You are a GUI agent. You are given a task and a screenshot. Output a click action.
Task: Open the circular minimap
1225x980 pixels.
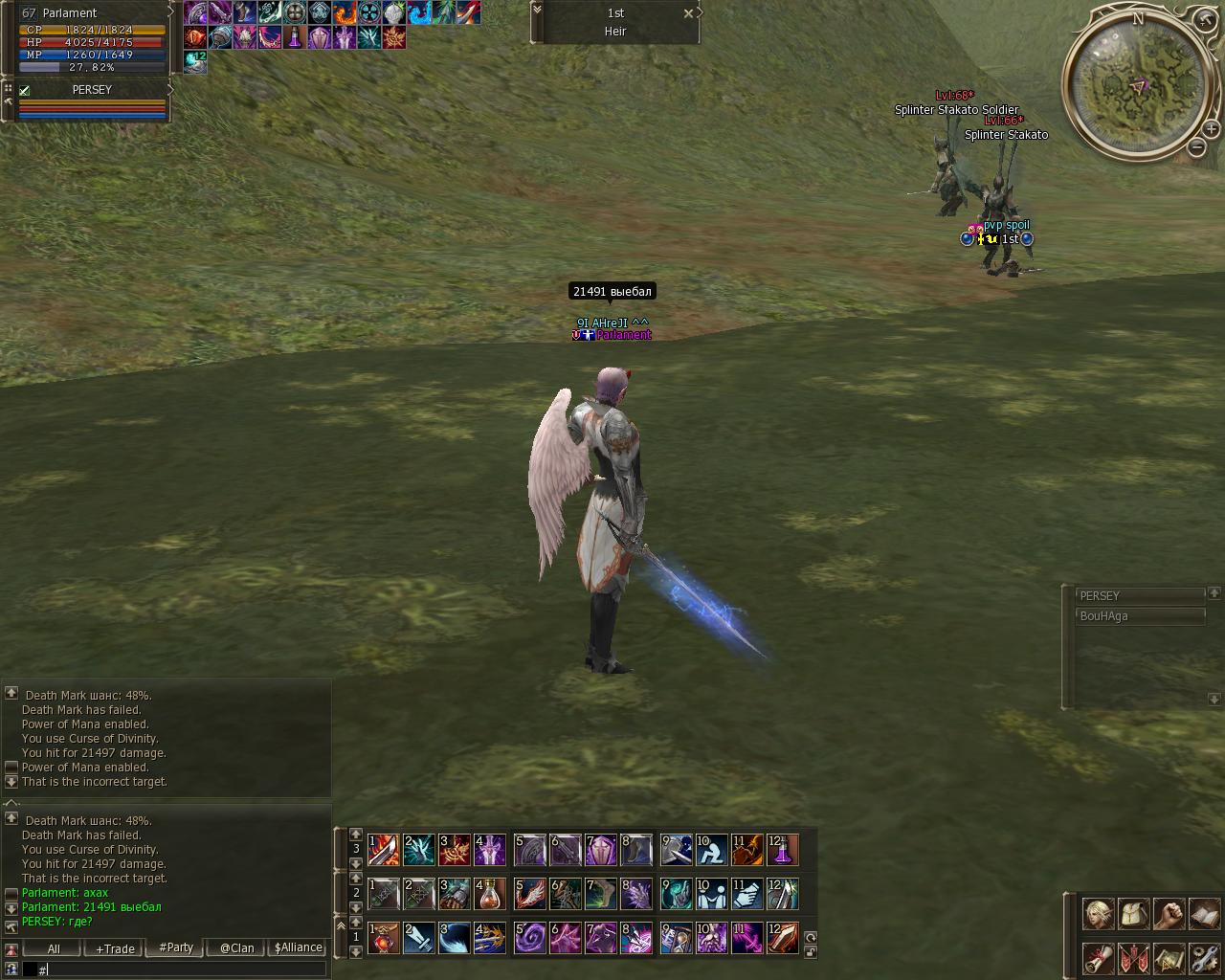click(x=1137, y=86)
